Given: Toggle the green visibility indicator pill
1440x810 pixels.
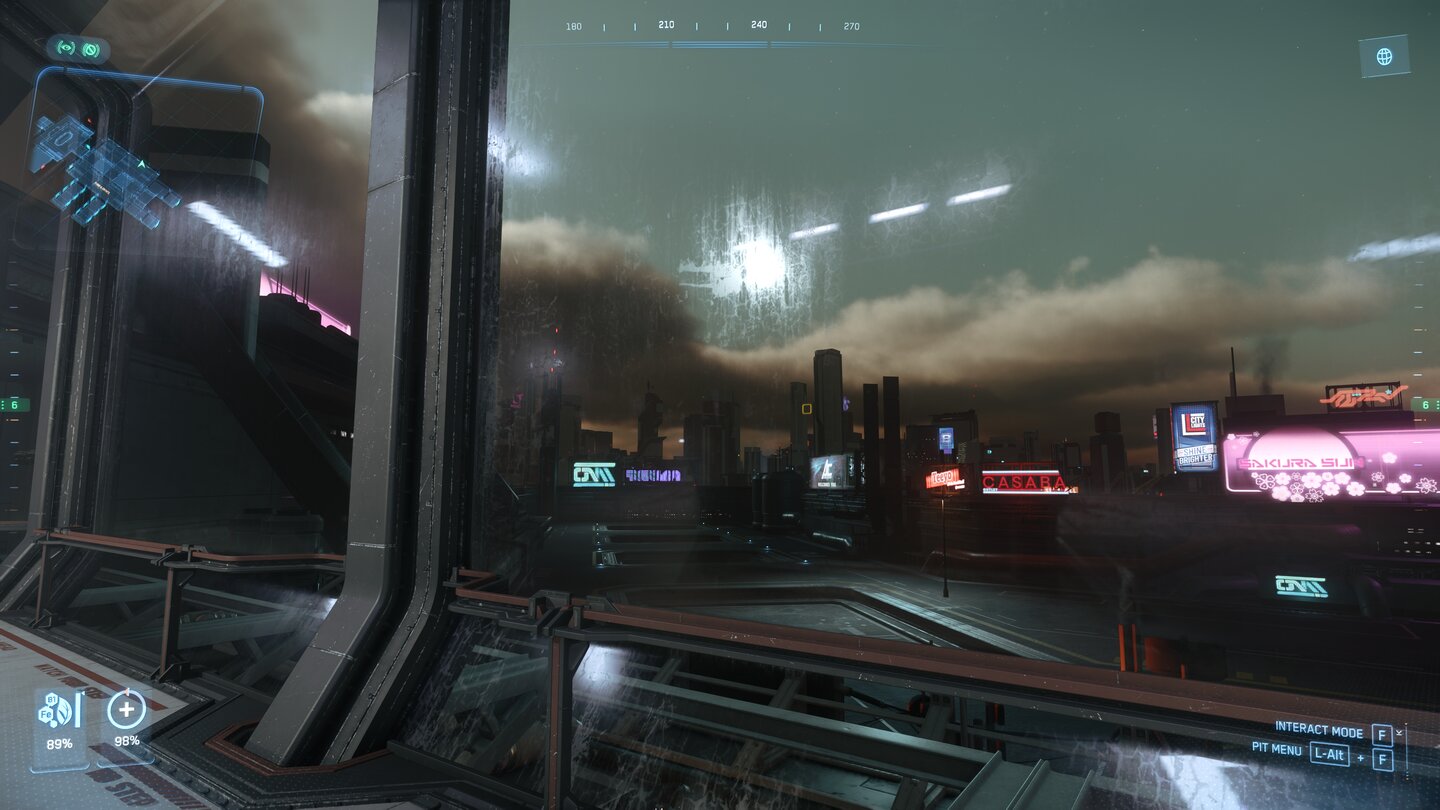Looking at the screenshot, I should click(78, 48).
